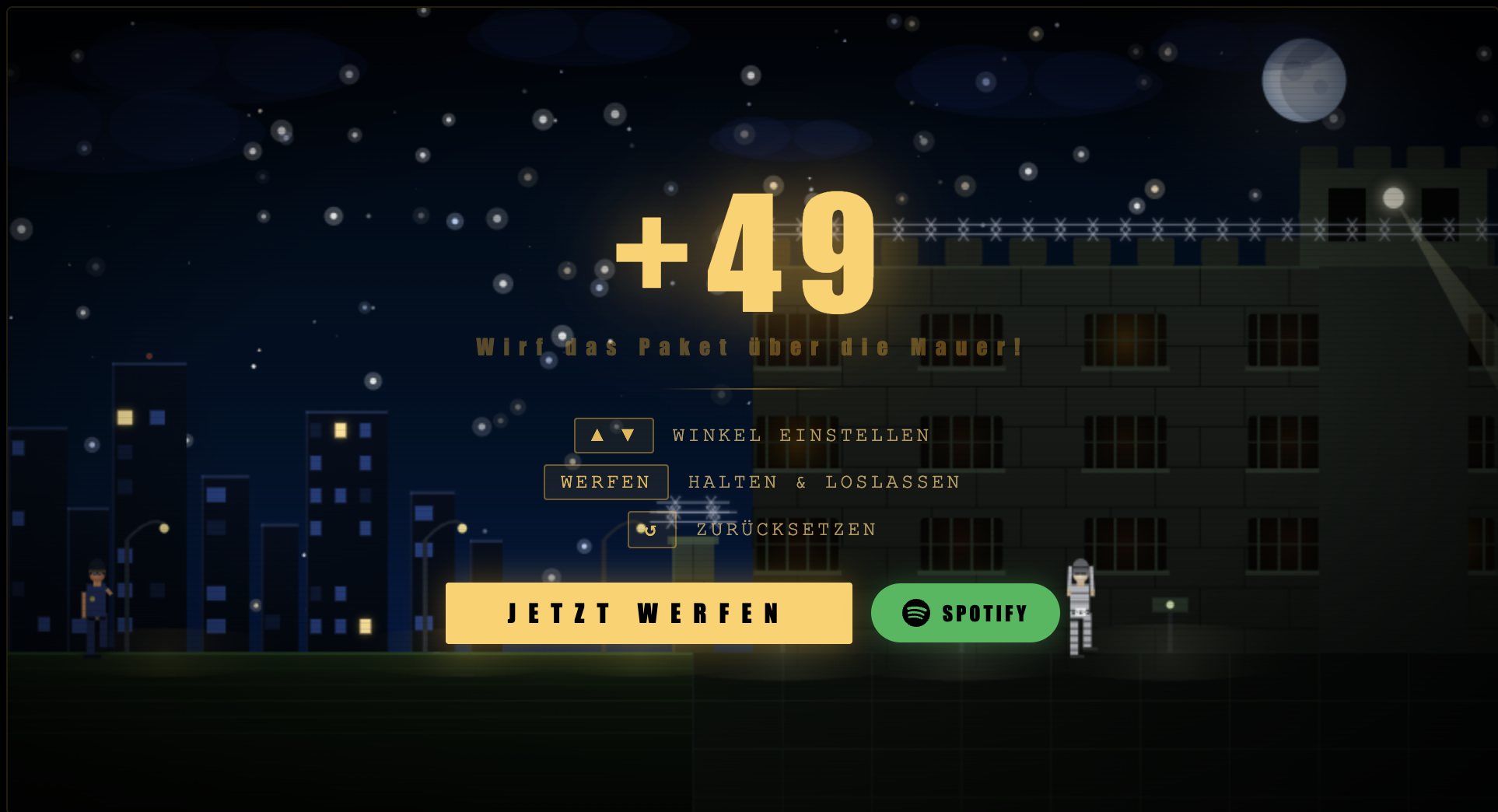The width and height of the screenshot is (1498, 812).
Task: Click the WINKEL EINSTELLEN text label
Action: click(800, 436)
